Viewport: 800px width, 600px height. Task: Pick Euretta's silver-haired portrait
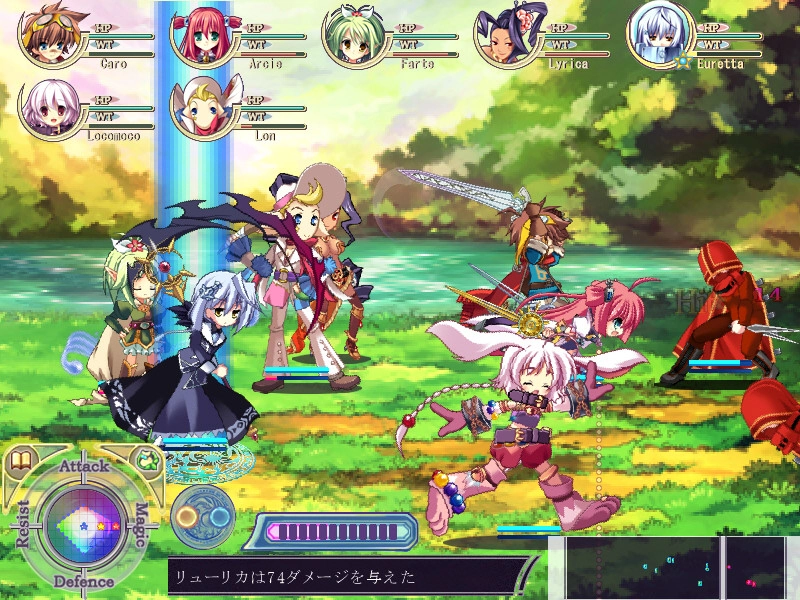[656, 37]
